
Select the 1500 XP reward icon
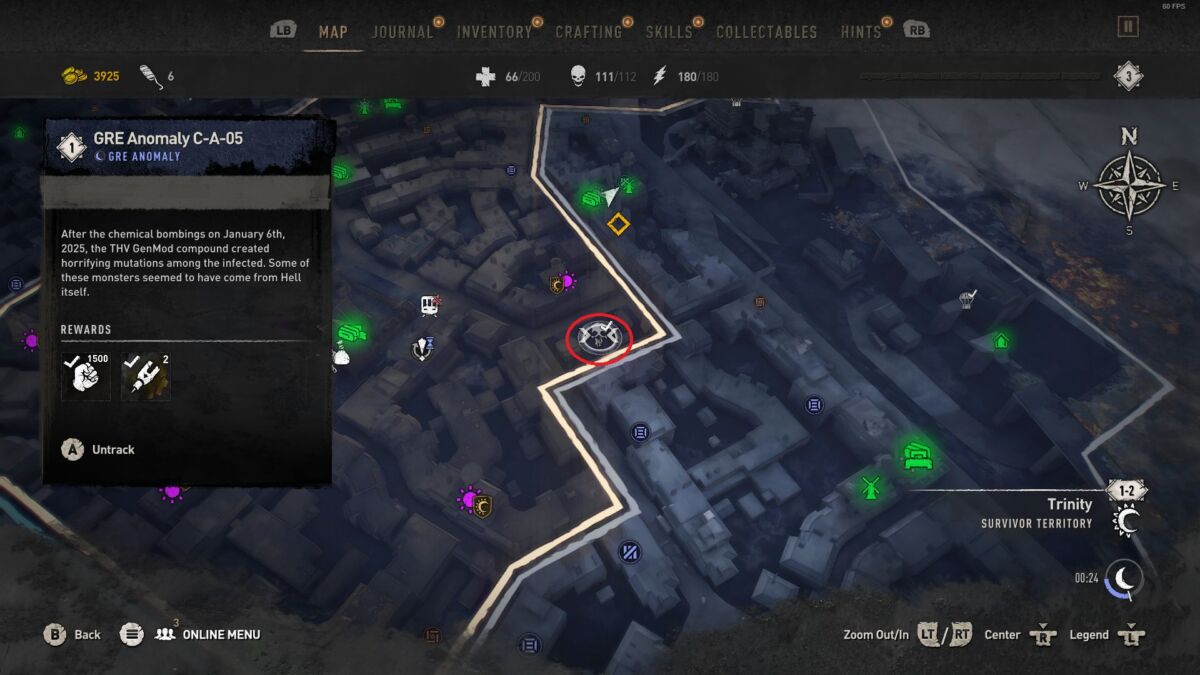(85, 375)
